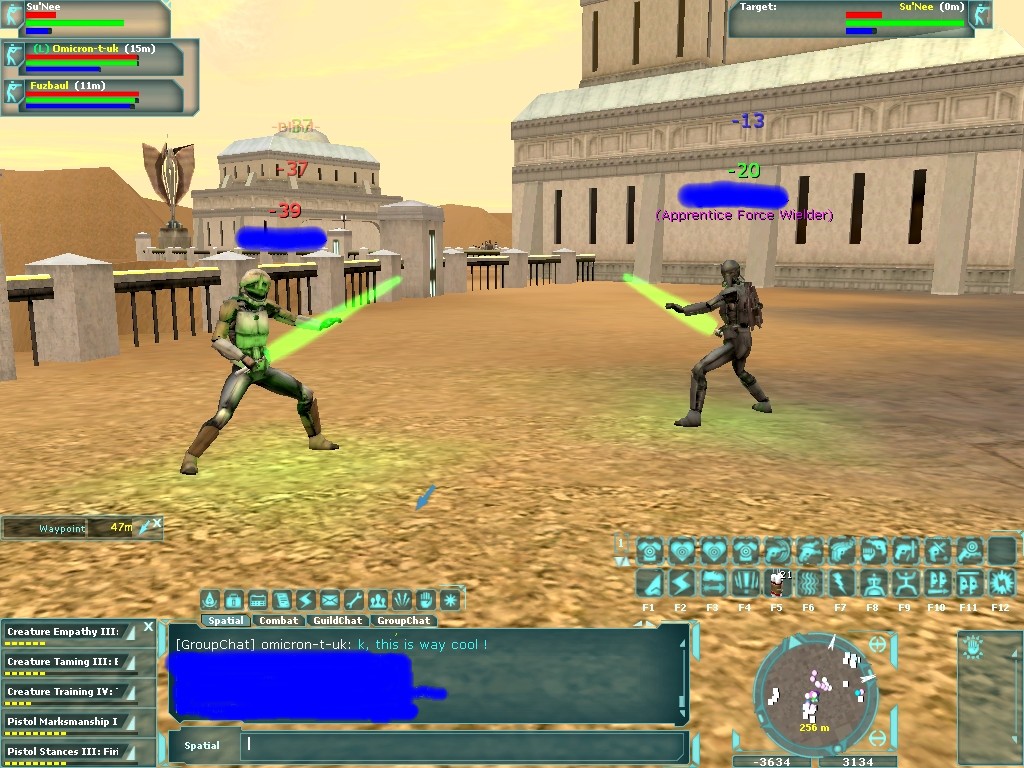Viewport: 1024px width, 768px height.
Task: Activate the F12 burst ability icon
Action: coord(1001,584)
